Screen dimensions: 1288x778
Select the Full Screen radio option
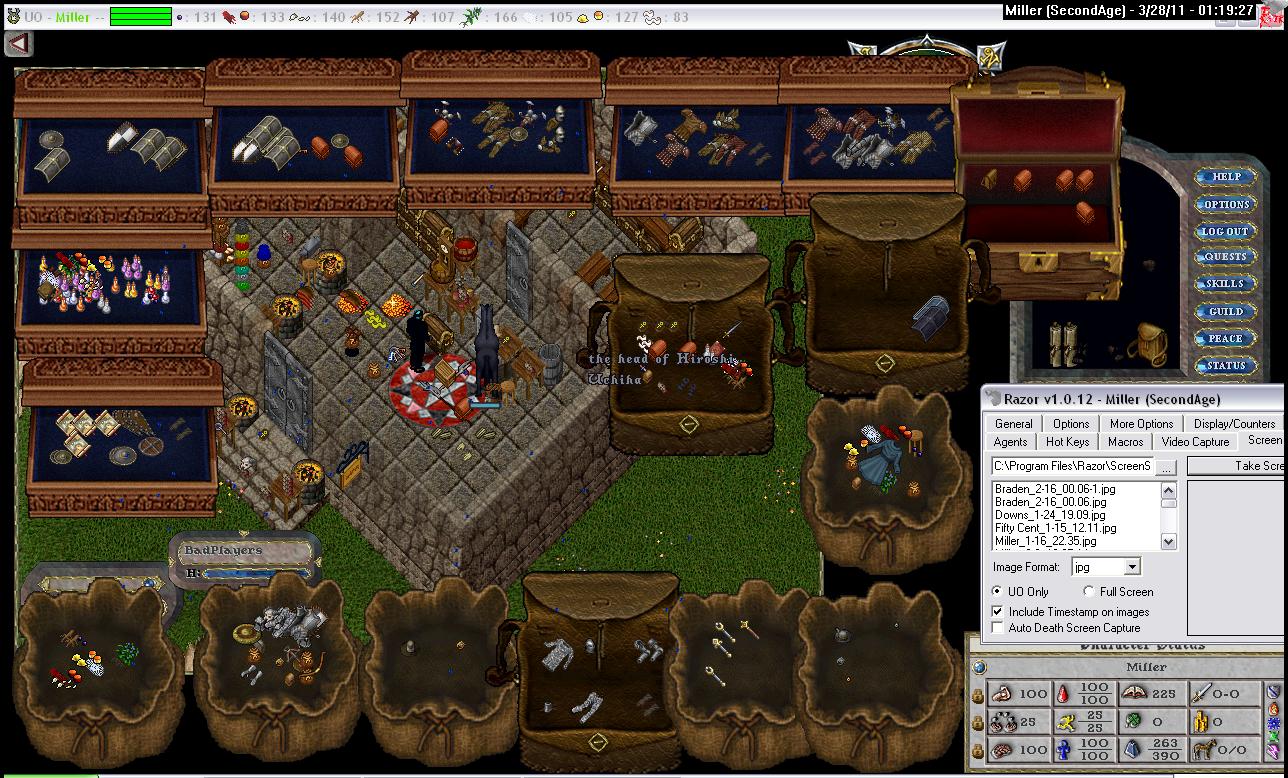coord(1089,592)
